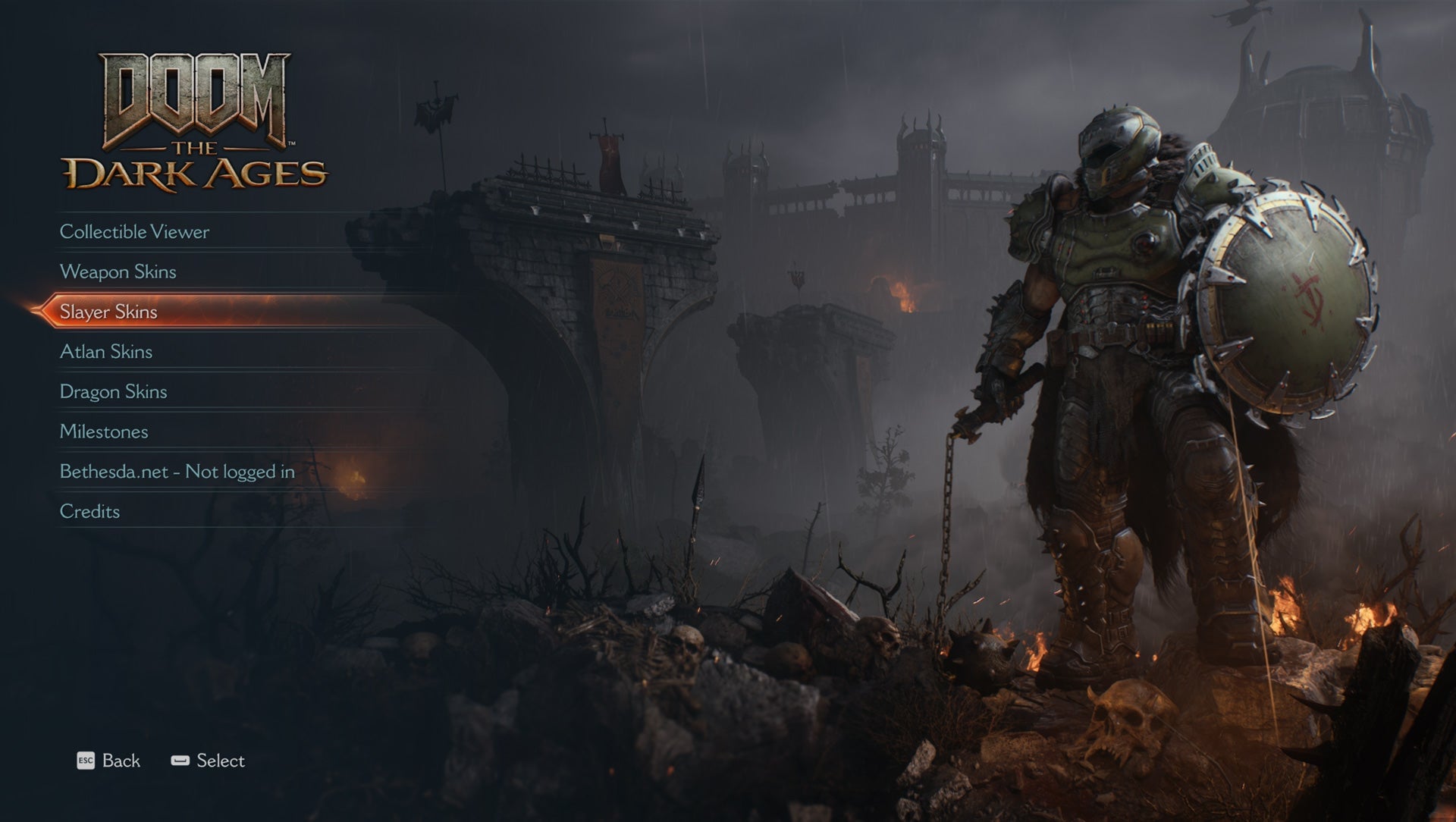Open the Weapon Skins menu
Image resolution: width=1456 pixels, height=822 pixels.
pyautogui.click(x=119, y=272)
